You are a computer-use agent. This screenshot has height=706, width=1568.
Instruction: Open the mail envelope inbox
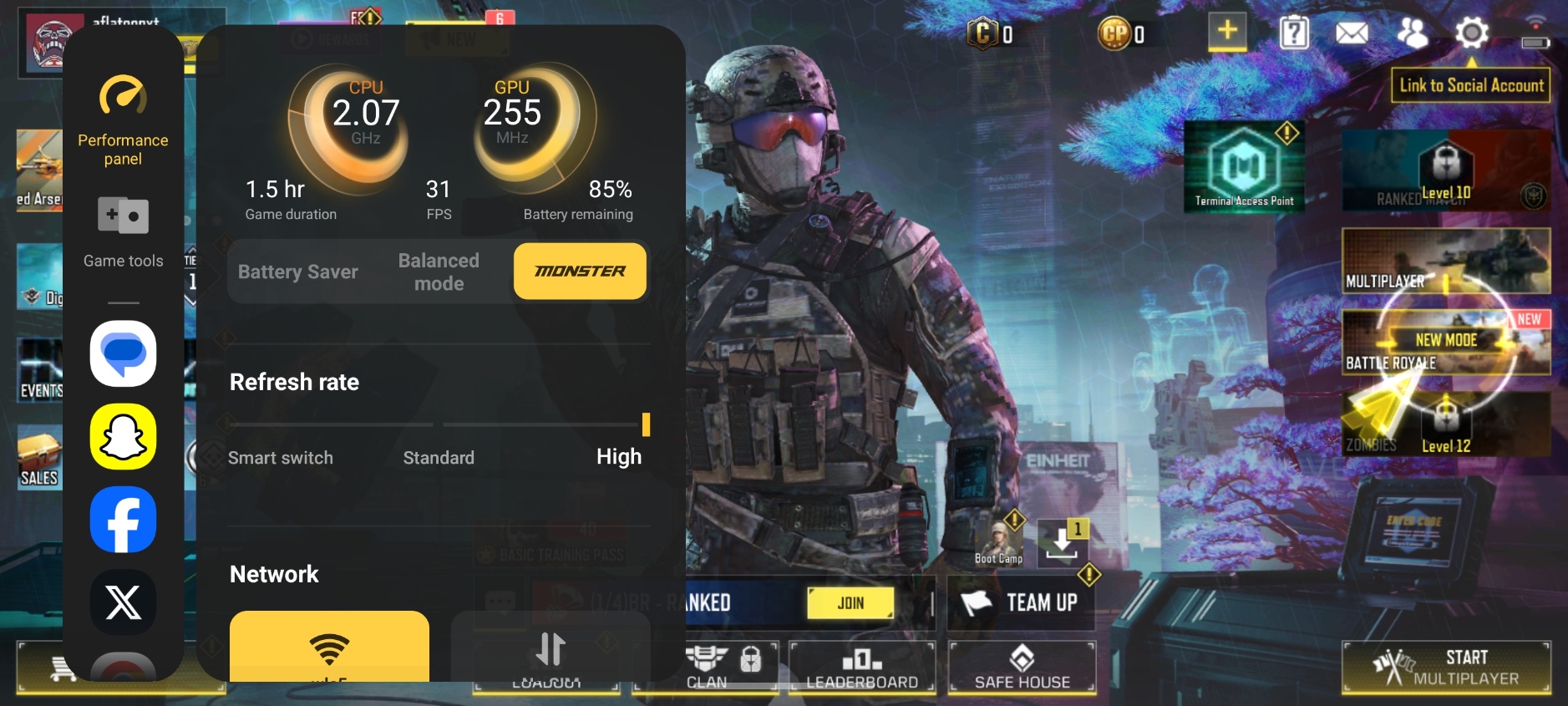click(x=1351, y=33)
